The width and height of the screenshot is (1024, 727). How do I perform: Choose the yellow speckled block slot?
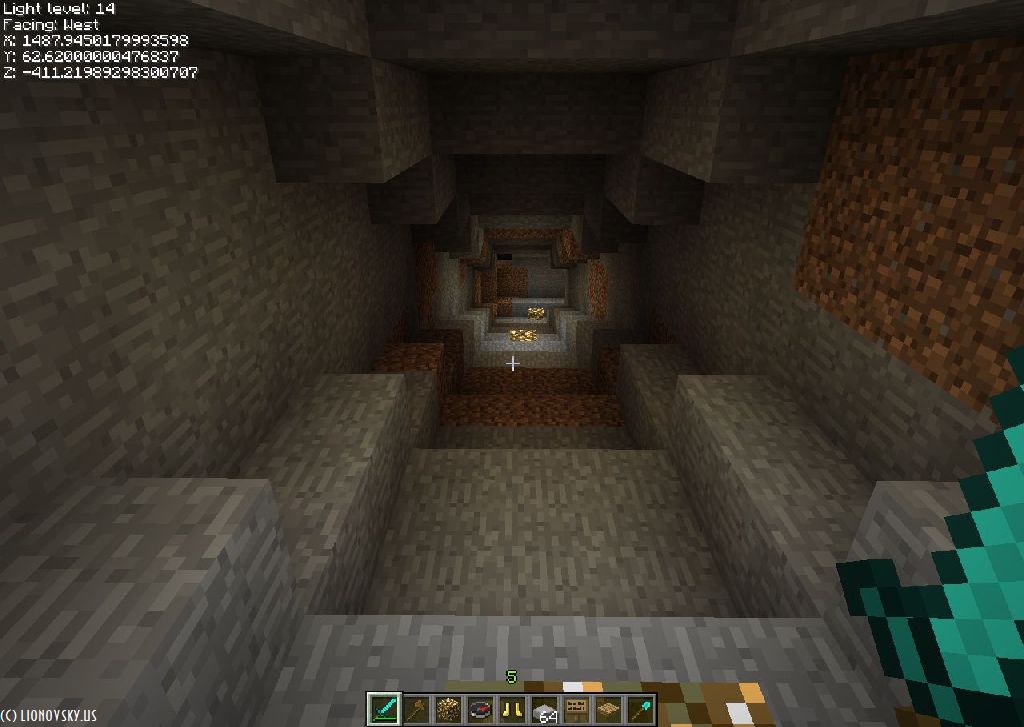tap(448, 710)
